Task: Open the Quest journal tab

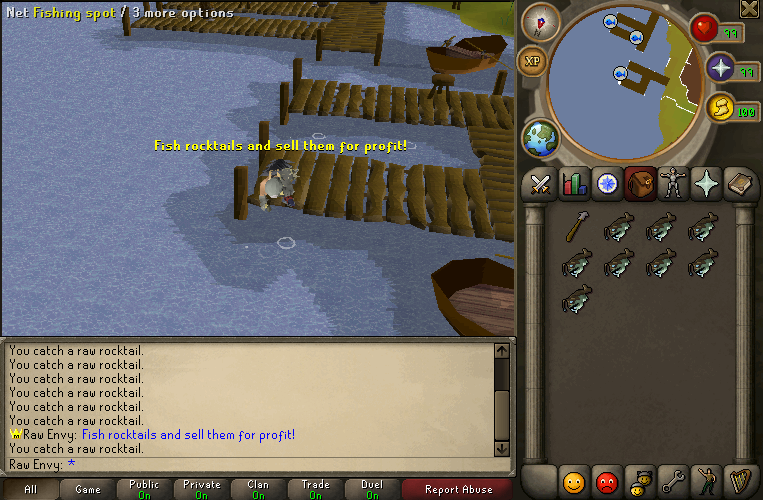Action: pyautogui.click(x=607, y=184)
